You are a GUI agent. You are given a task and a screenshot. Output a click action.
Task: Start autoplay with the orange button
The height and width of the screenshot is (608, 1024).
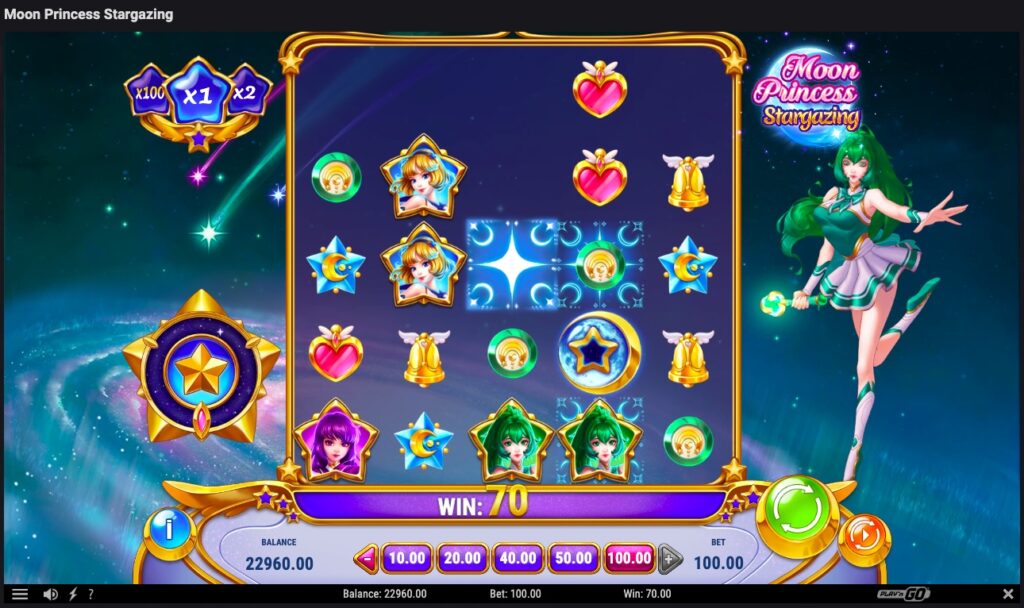pyautogui.click(x=863, y=538)
